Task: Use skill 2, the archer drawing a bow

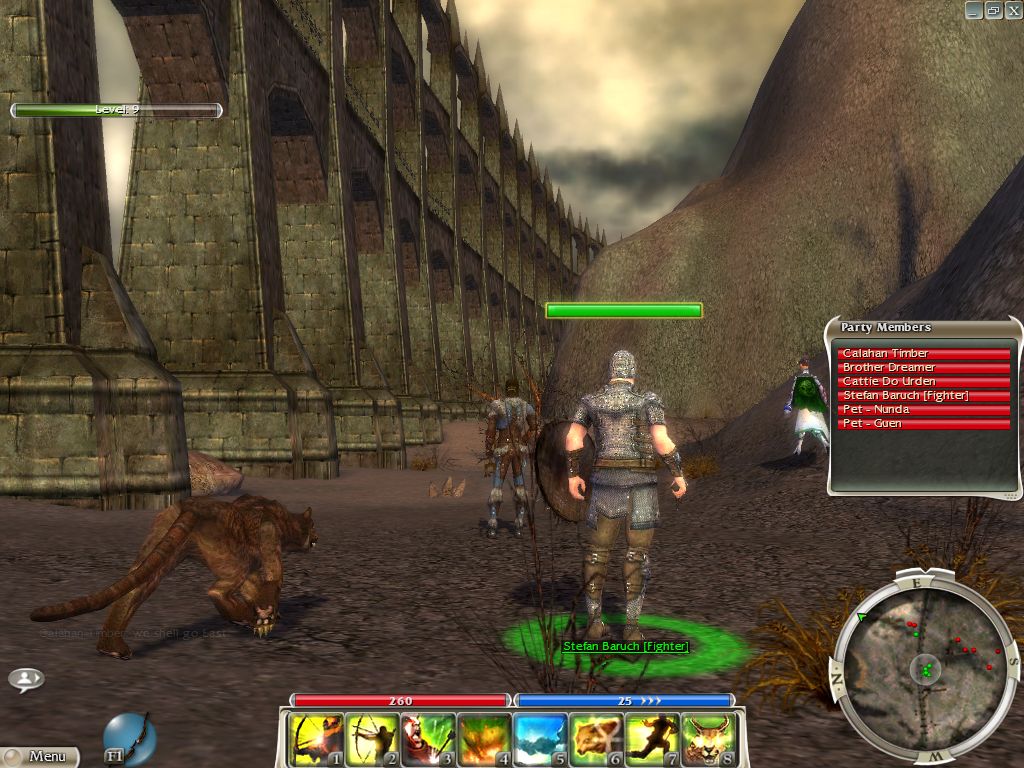Action: click(x=372, y=740)
